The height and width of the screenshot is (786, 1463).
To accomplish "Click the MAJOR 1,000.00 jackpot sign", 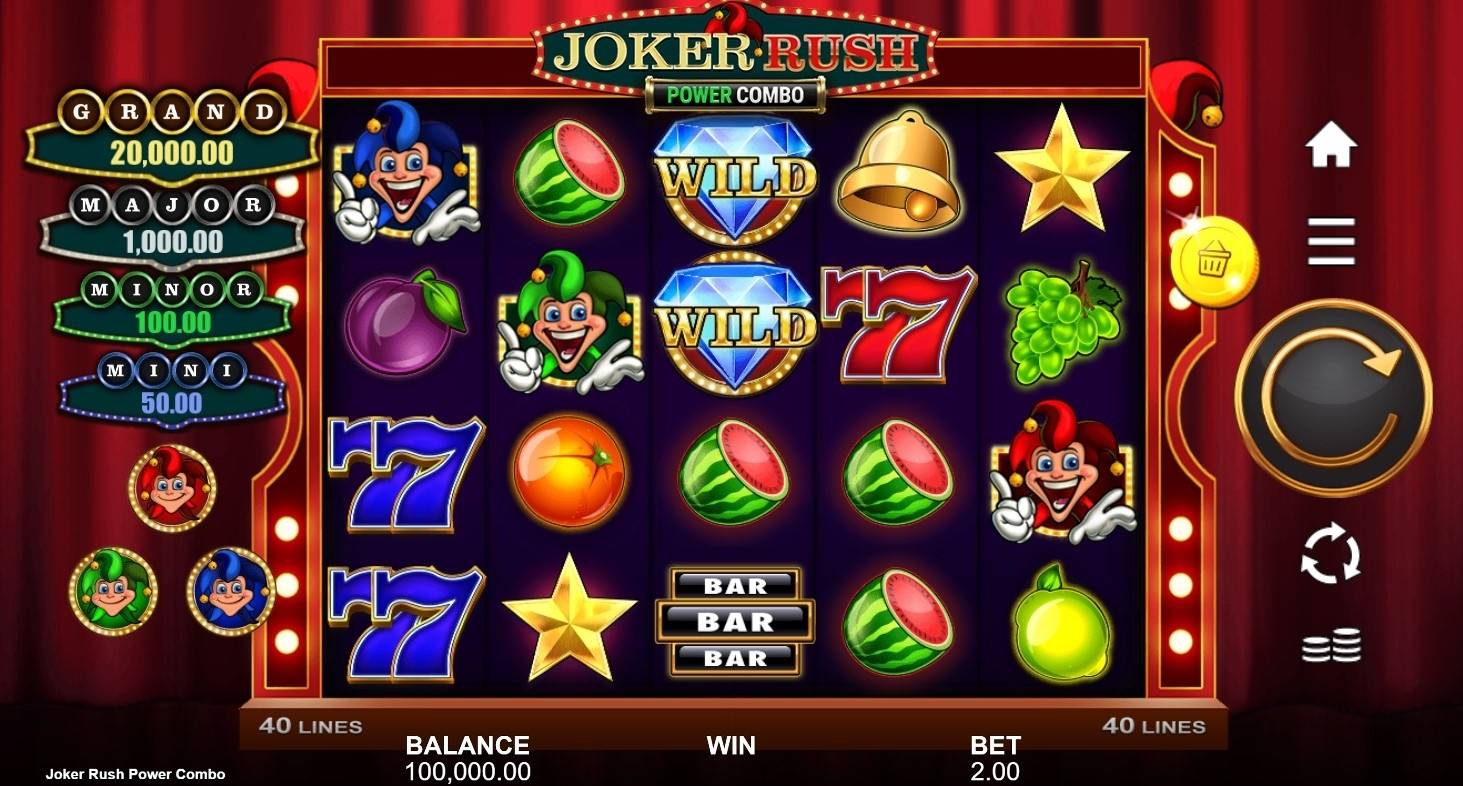I will pyautogui.click(x=170, y=221).
